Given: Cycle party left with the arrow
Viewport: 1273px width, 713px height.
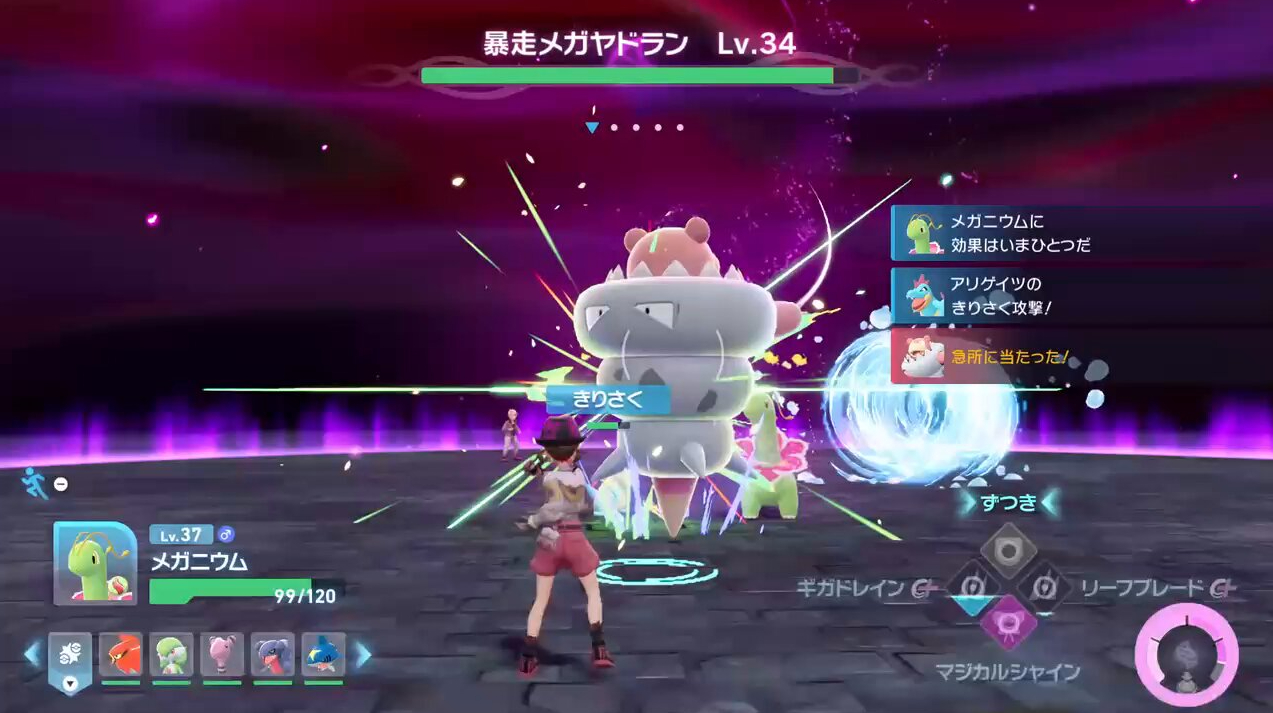Looking at the screenshot, I should point(32,656).
